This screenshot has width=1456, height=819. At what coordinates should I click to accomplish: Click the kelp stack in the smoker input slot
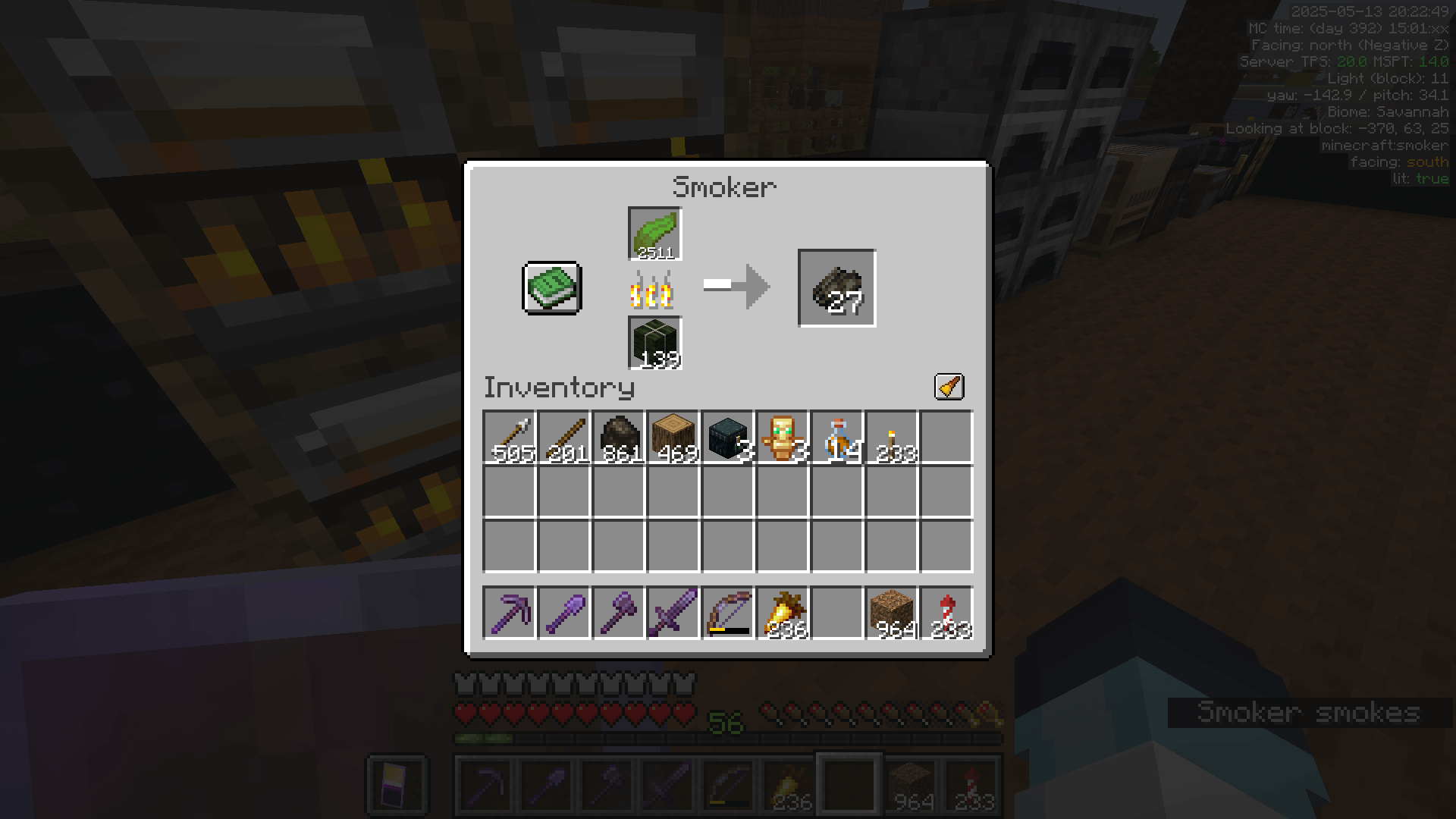[x=654, y=234]
